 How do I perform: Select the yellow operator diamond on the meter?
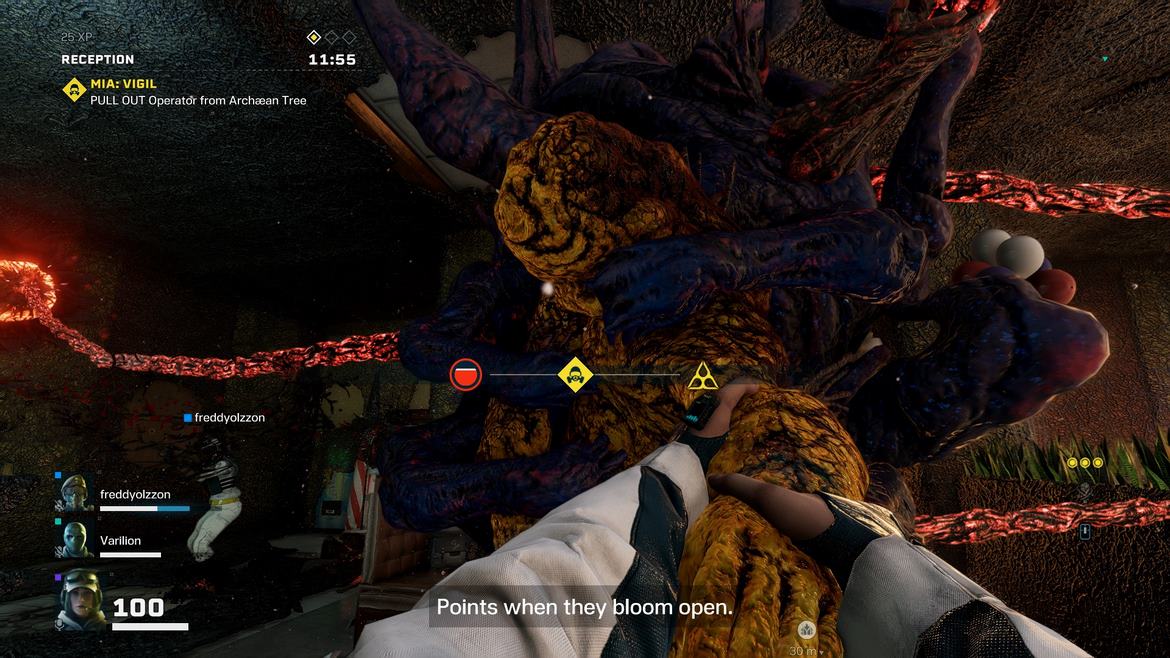[575, 375]
